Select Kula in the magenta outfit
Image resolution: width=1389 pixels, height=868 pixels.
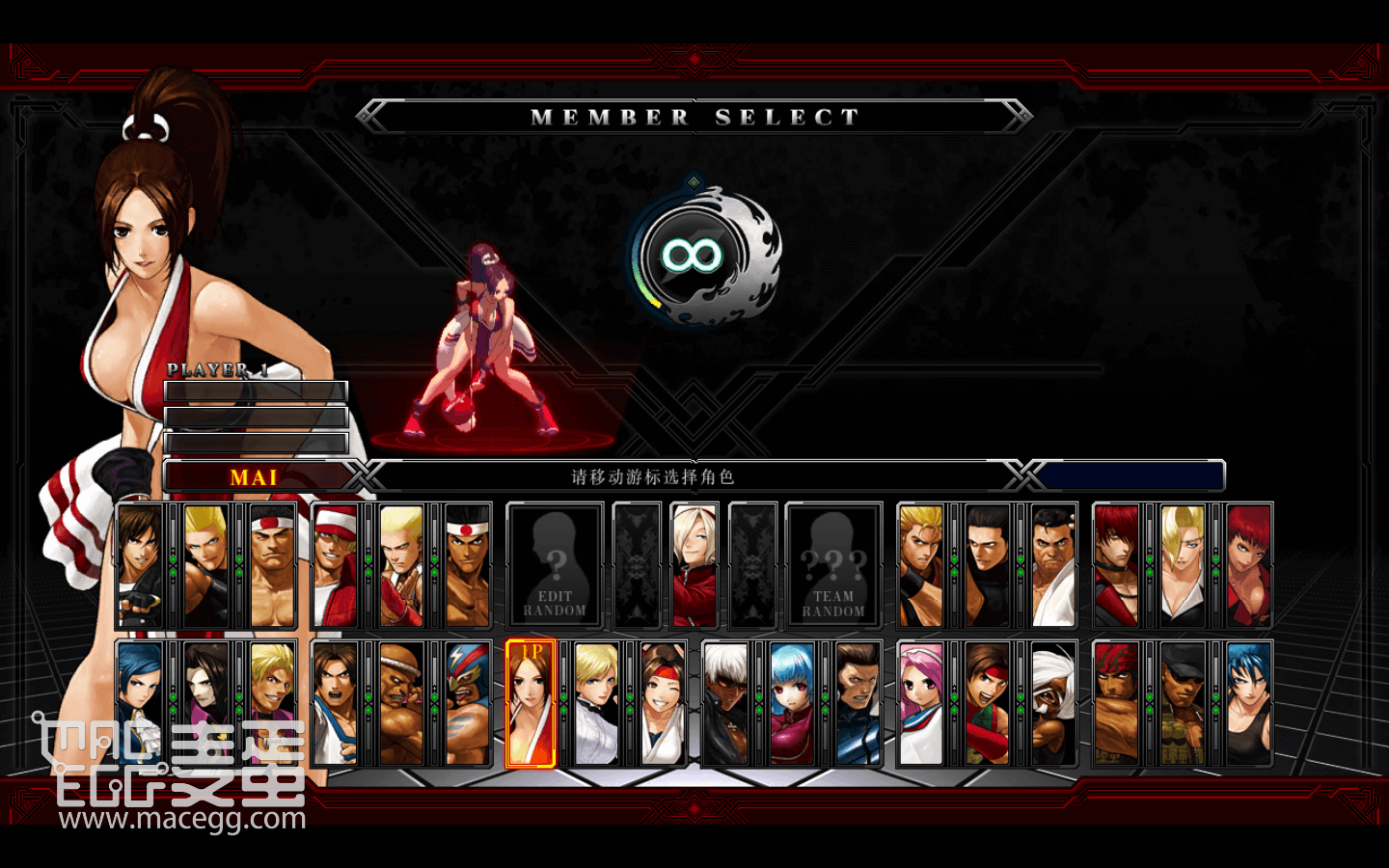click(792, 703)
